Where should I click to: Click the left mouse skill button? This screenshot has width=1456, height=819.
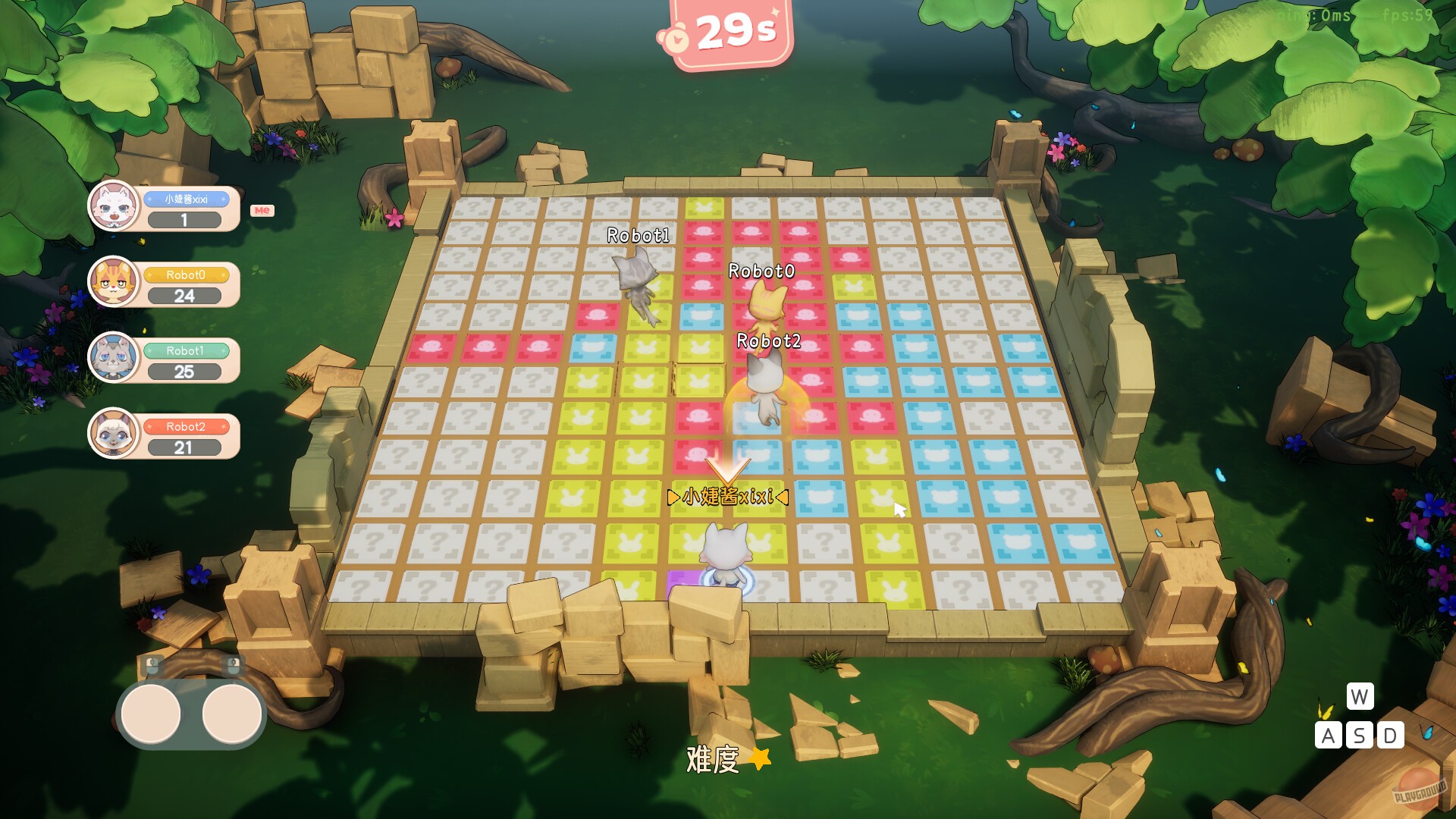click(x=148, y=711)
